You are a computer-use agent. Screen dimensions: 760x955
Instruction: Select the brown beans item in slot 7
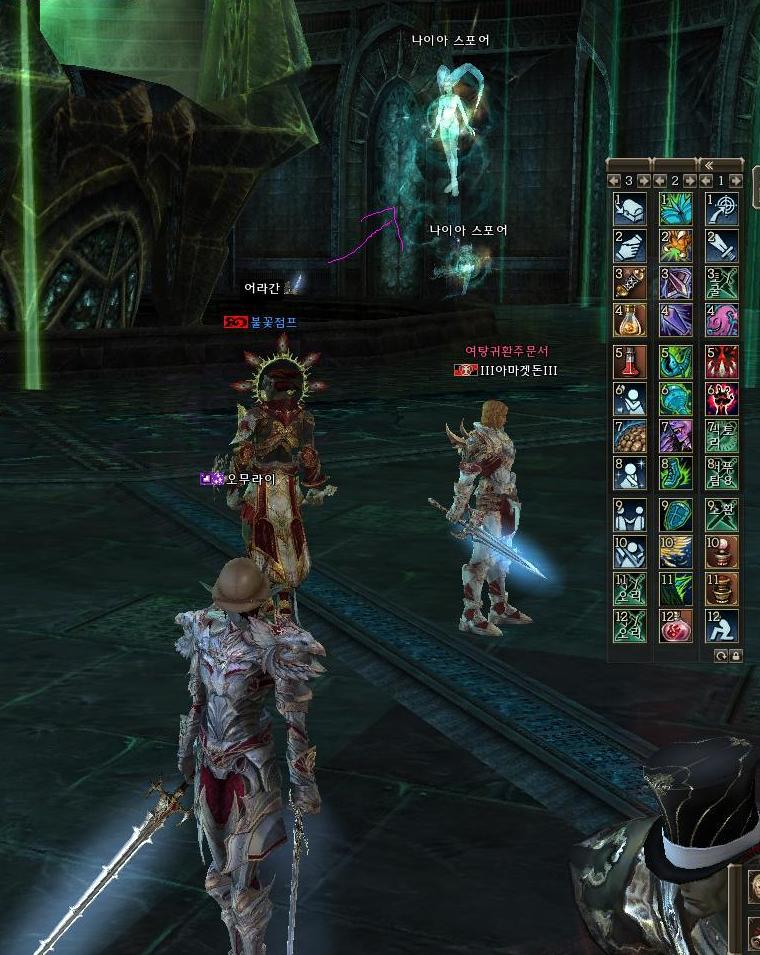(630, 435)
